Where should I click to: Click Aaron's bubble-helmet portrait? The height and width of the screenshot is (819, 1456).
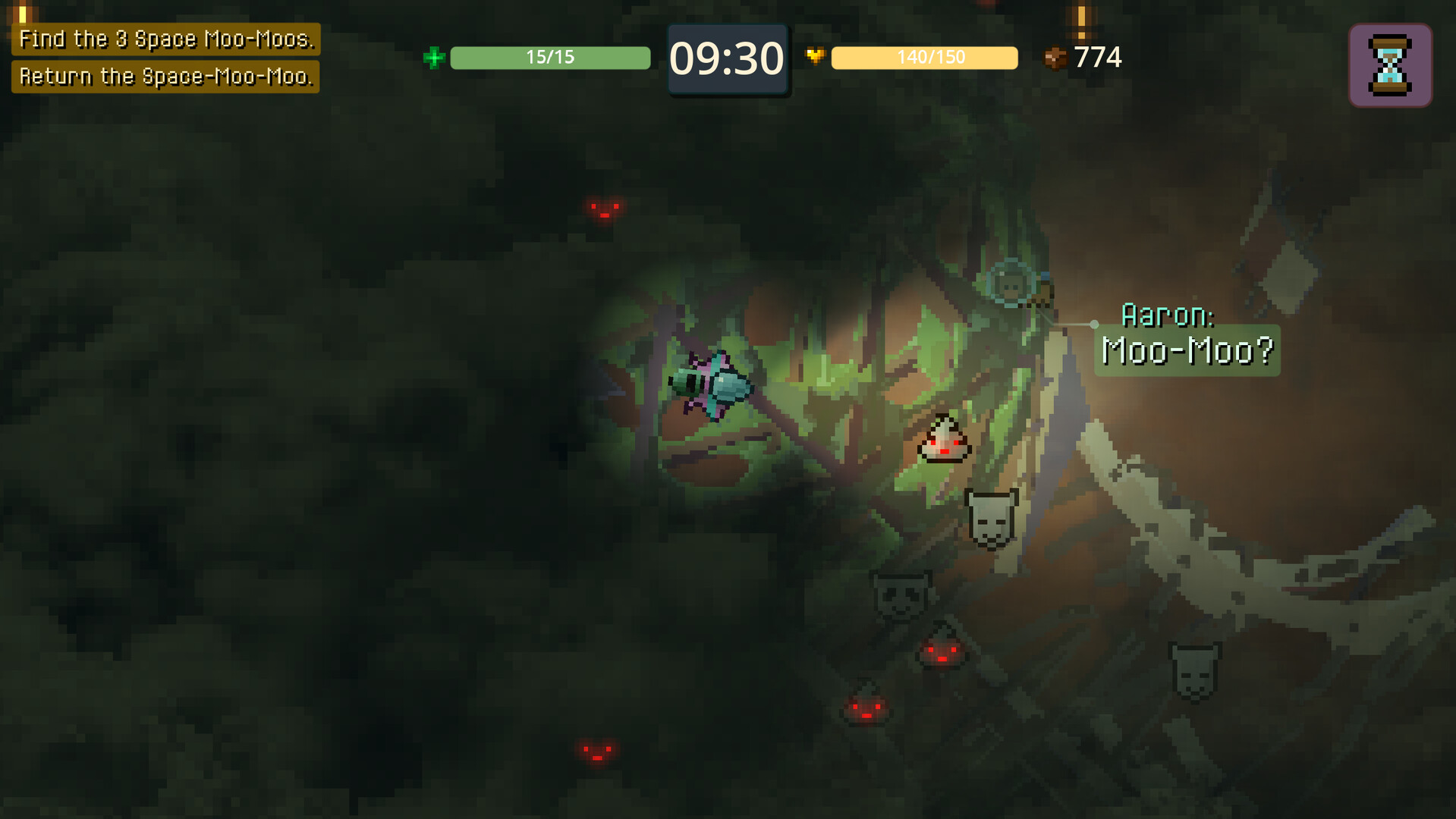[1011, 284]
